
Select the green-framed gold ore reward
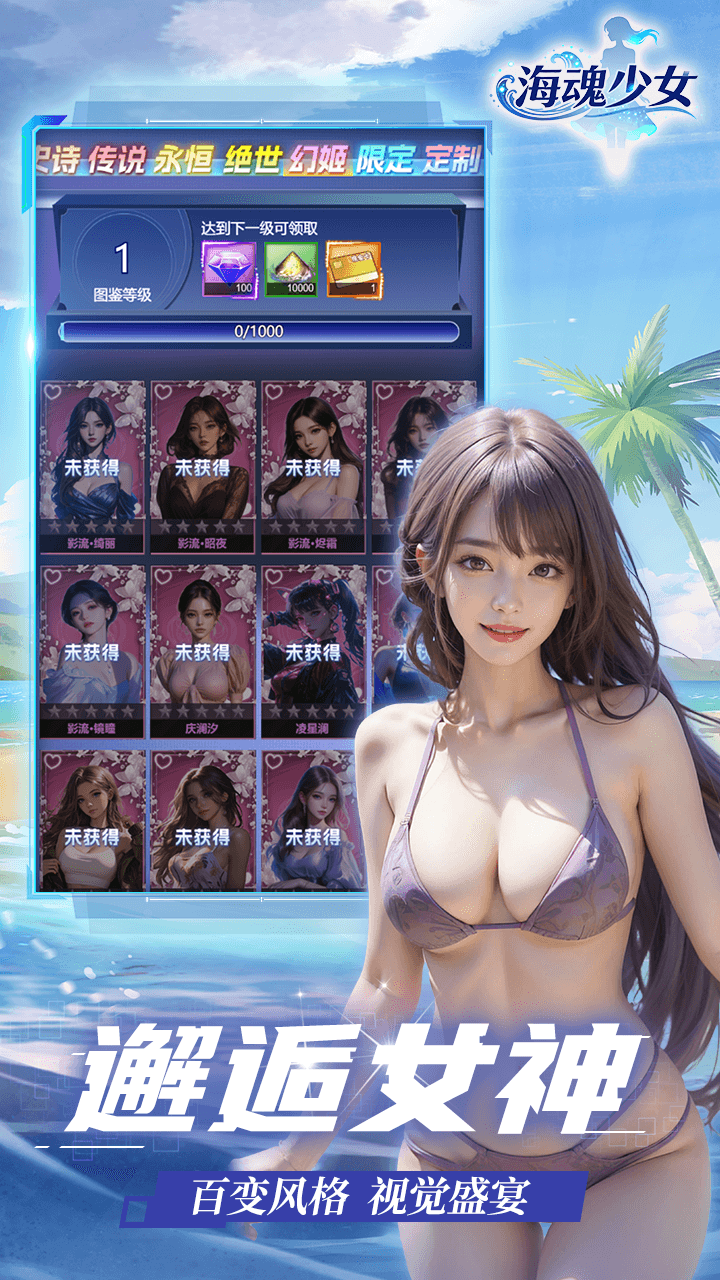pyautogui.click(x=291, y=270)
